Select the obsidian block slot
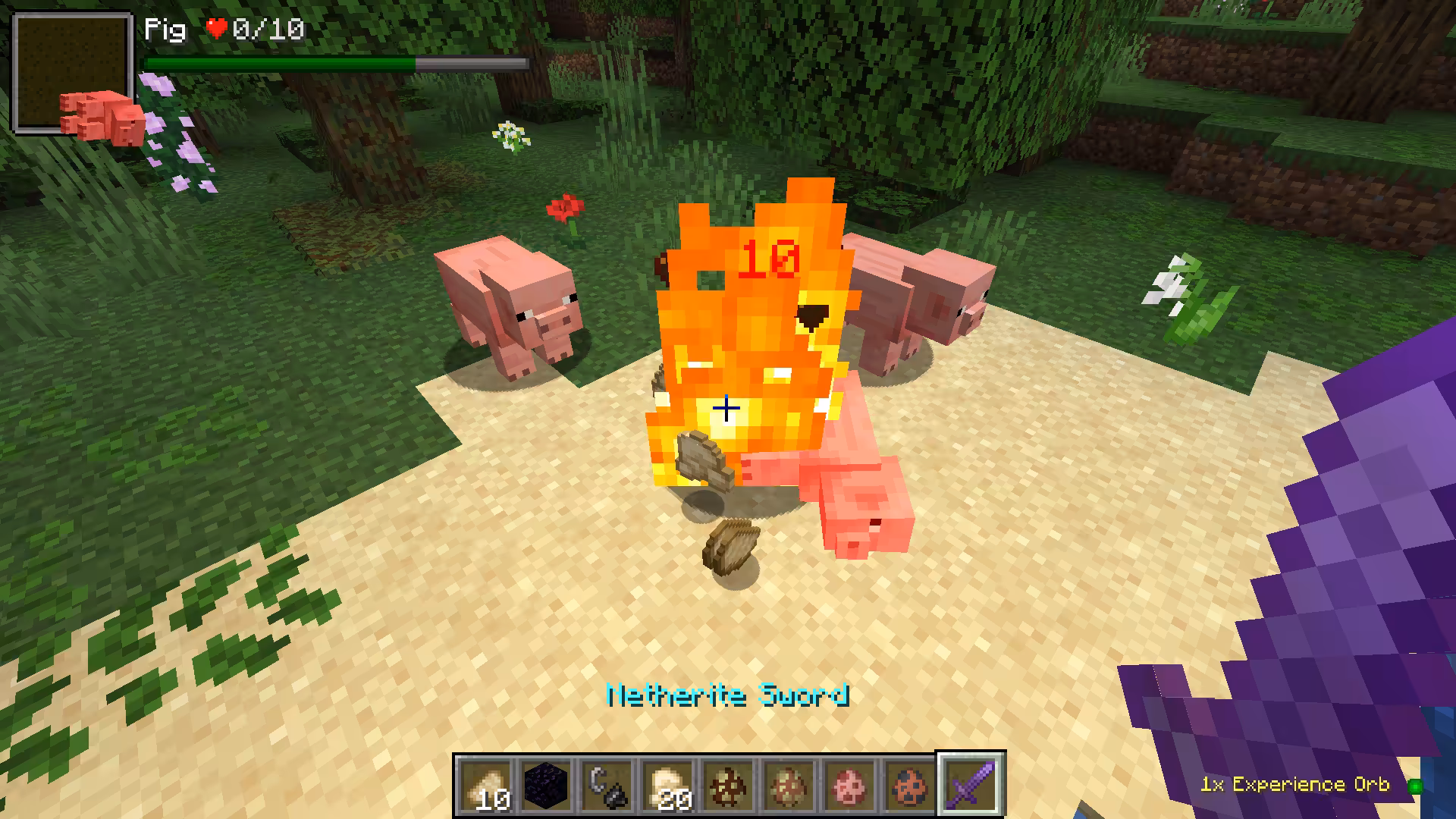The width and height of the screenshot is (1456, 819). (547, 786)
